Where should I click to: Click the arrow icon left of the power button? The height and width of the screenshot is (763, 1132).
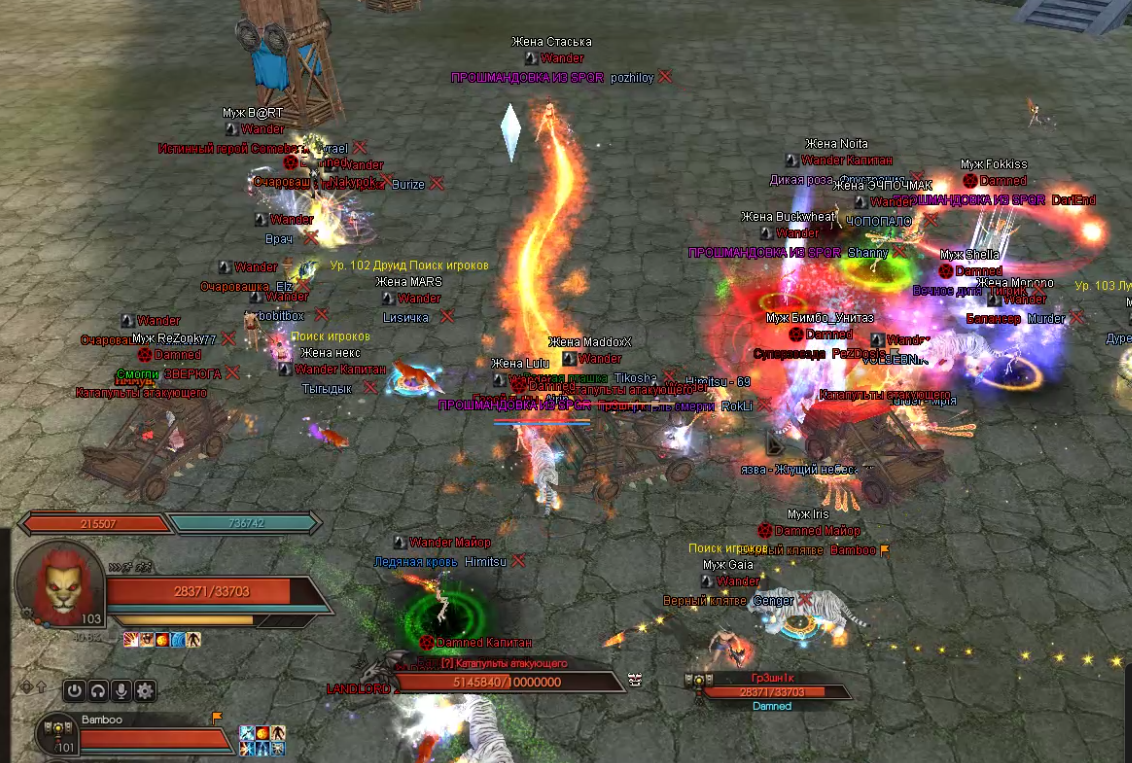41,688
